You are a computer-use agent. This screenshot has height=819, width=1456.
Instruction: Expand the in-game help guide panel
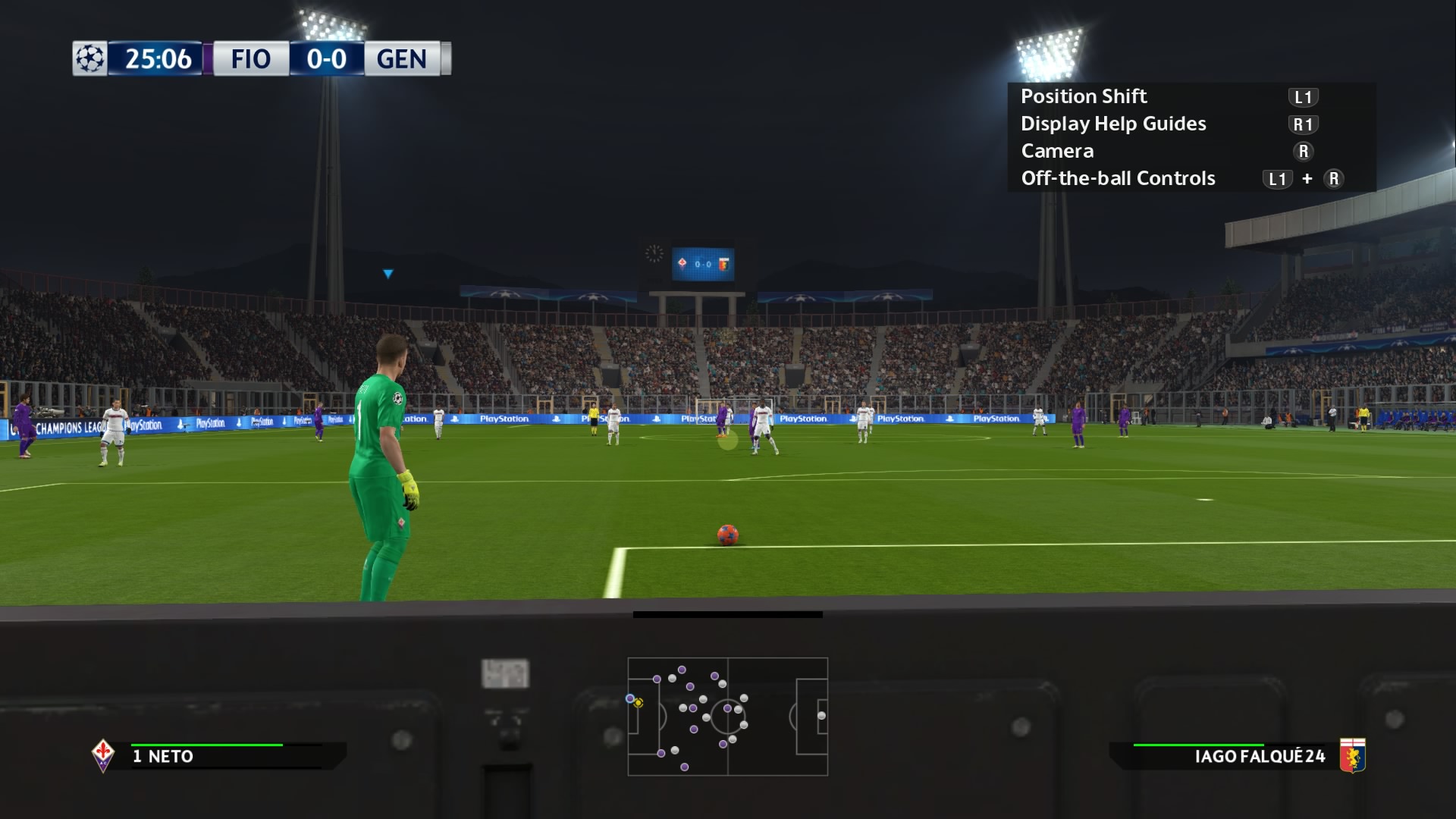click(x=1191, y=136)
